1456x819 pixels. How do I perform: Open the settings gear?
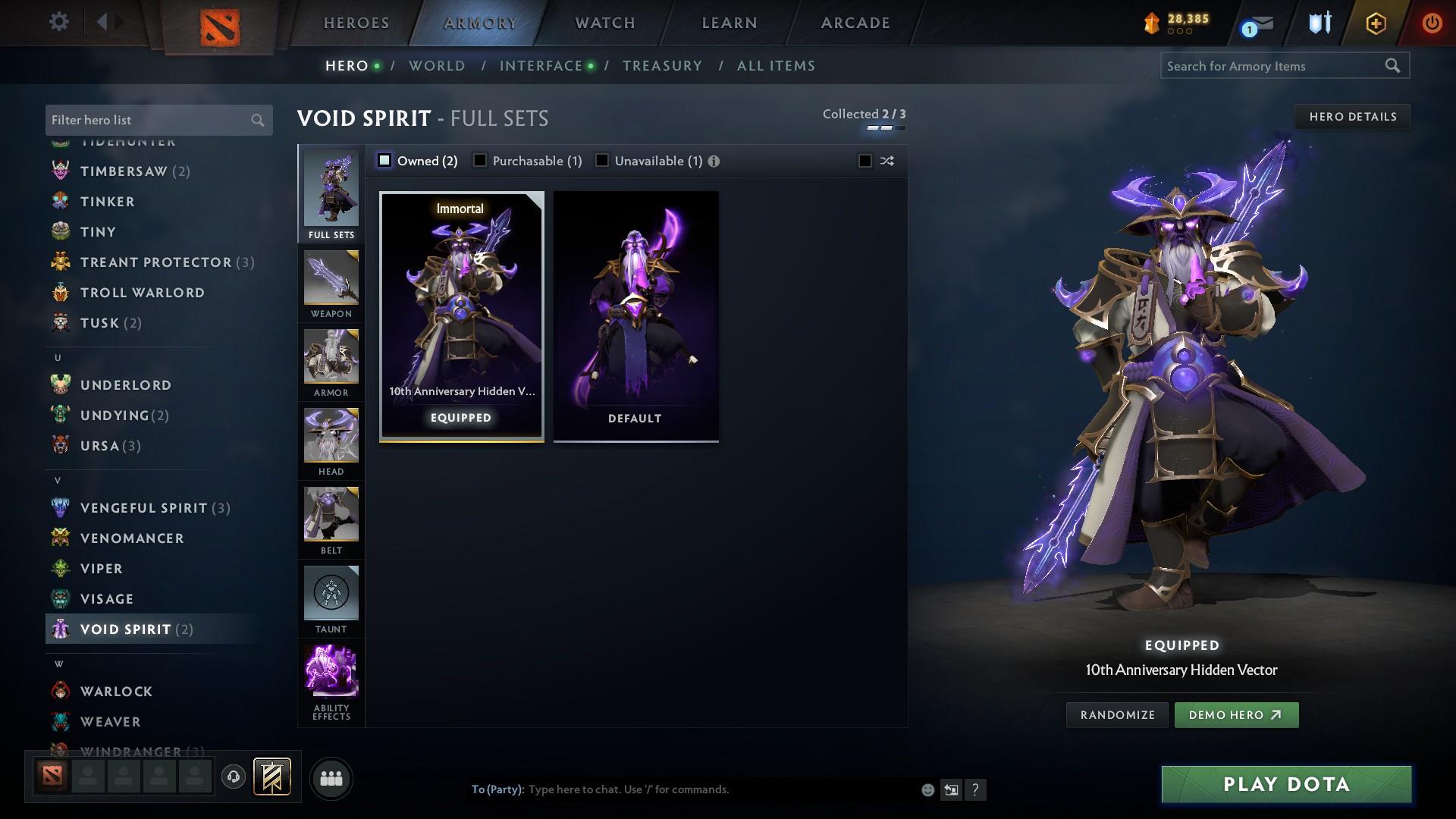pos(58,22)
